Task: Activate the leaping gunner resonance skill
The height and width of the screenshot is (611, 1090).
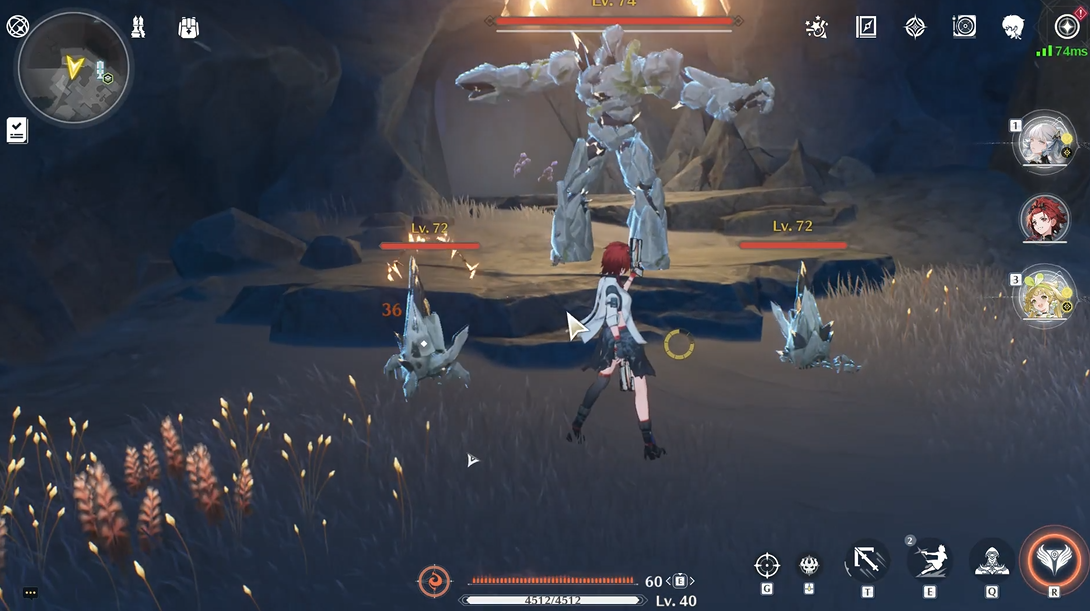Action: (929, 560)
